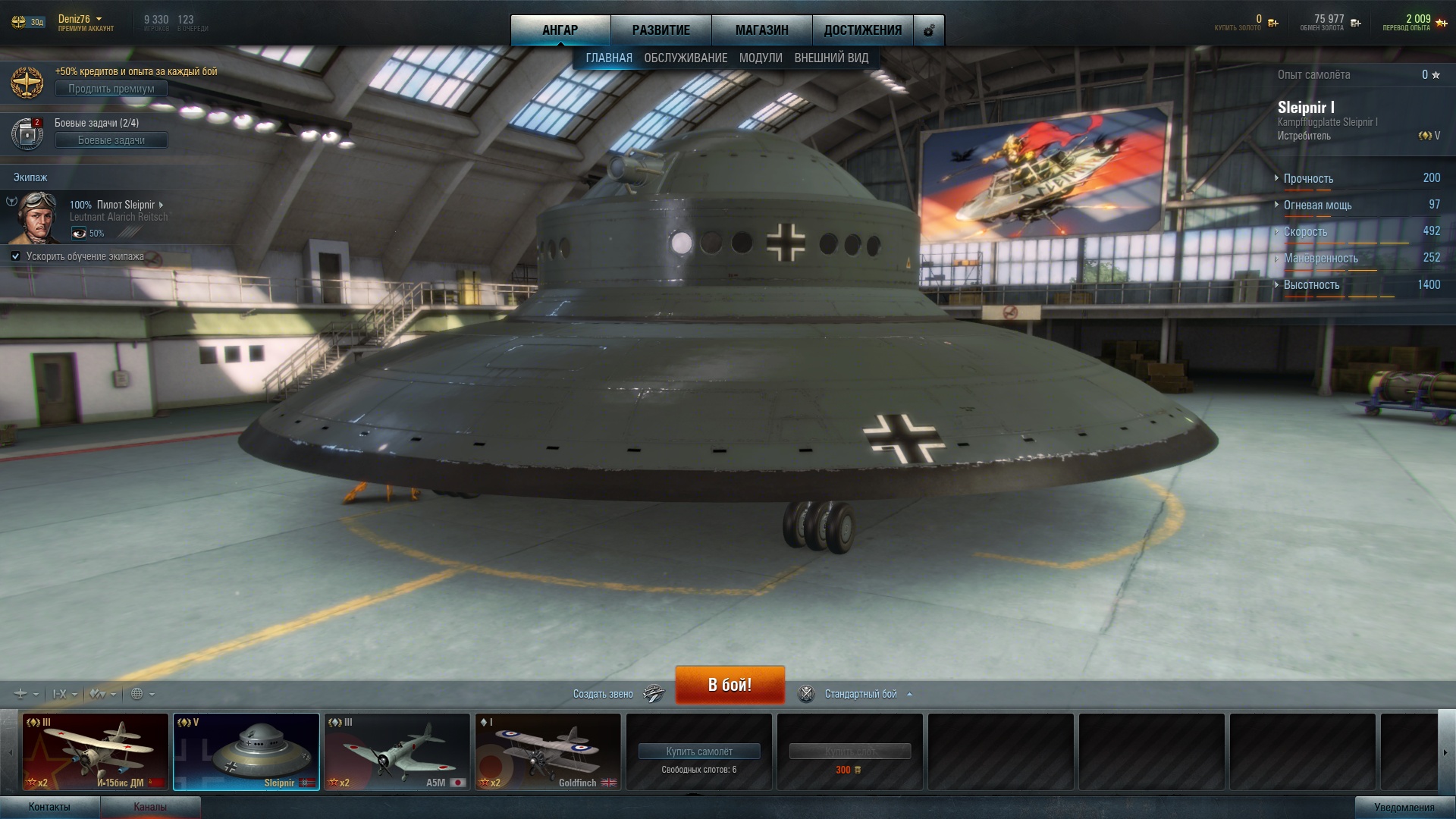Pick the Goldfinch biplane slot
The width and height of the screenshot is (1456, 819).
[548, 752]
